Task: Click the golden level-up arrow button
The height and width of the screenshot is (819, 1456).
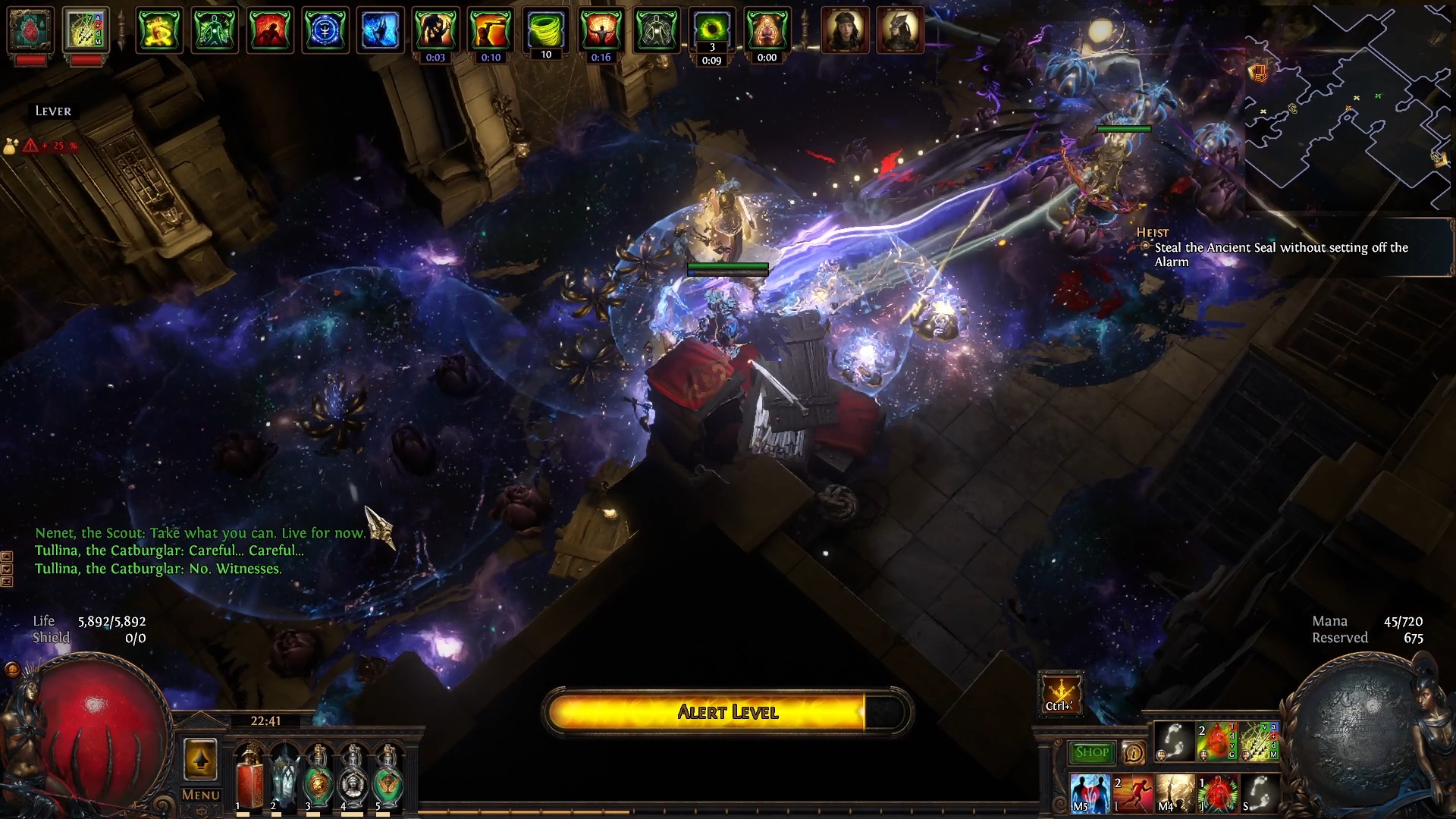Action: [x=200, y=760]
